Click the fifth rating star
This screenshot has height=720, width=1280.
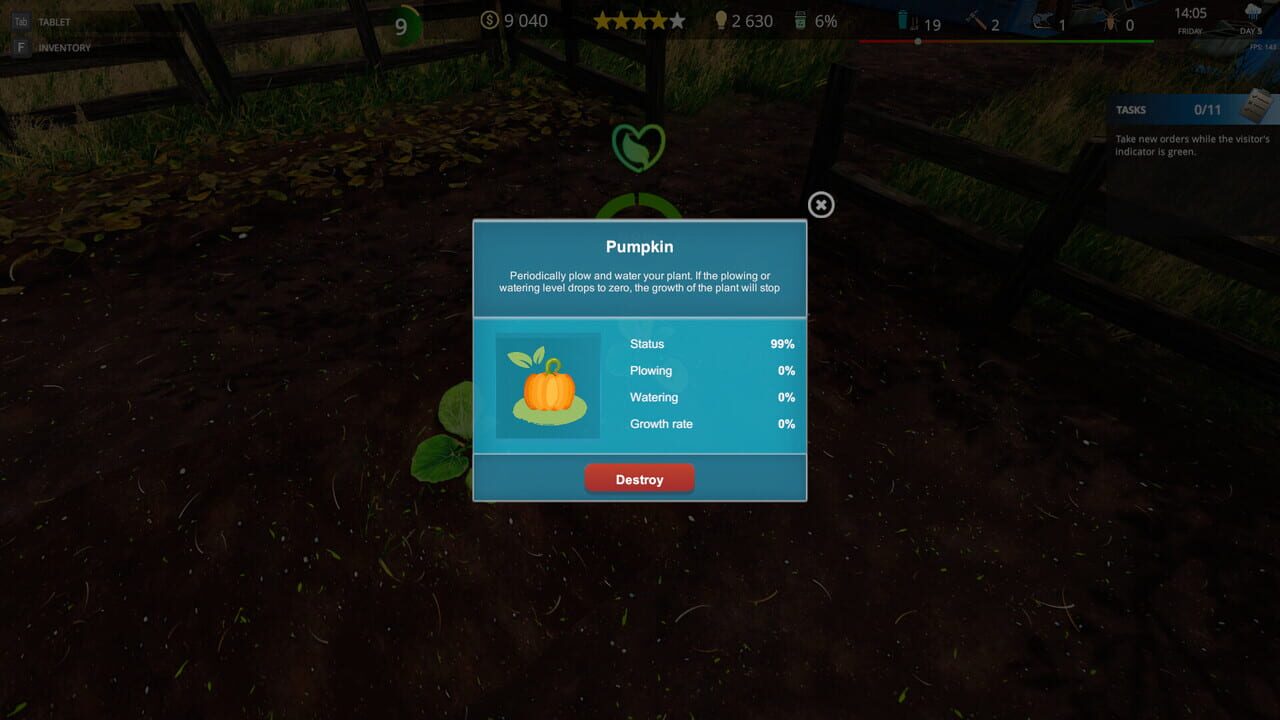click(677, 19)
